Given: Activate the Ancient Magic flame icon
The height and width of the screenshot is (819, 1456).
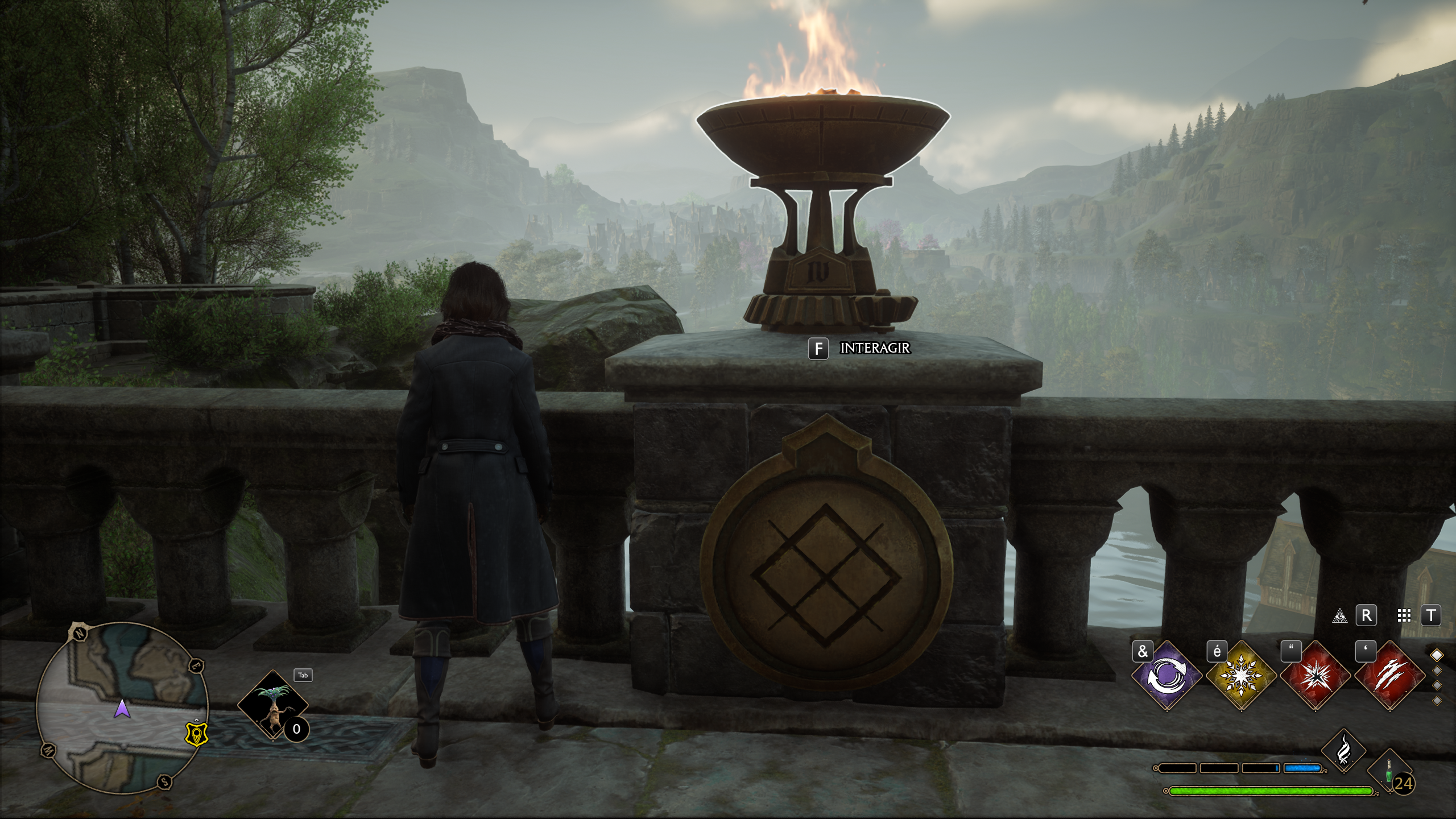Looking at the screenshot, I should [x=1343, y=751].
